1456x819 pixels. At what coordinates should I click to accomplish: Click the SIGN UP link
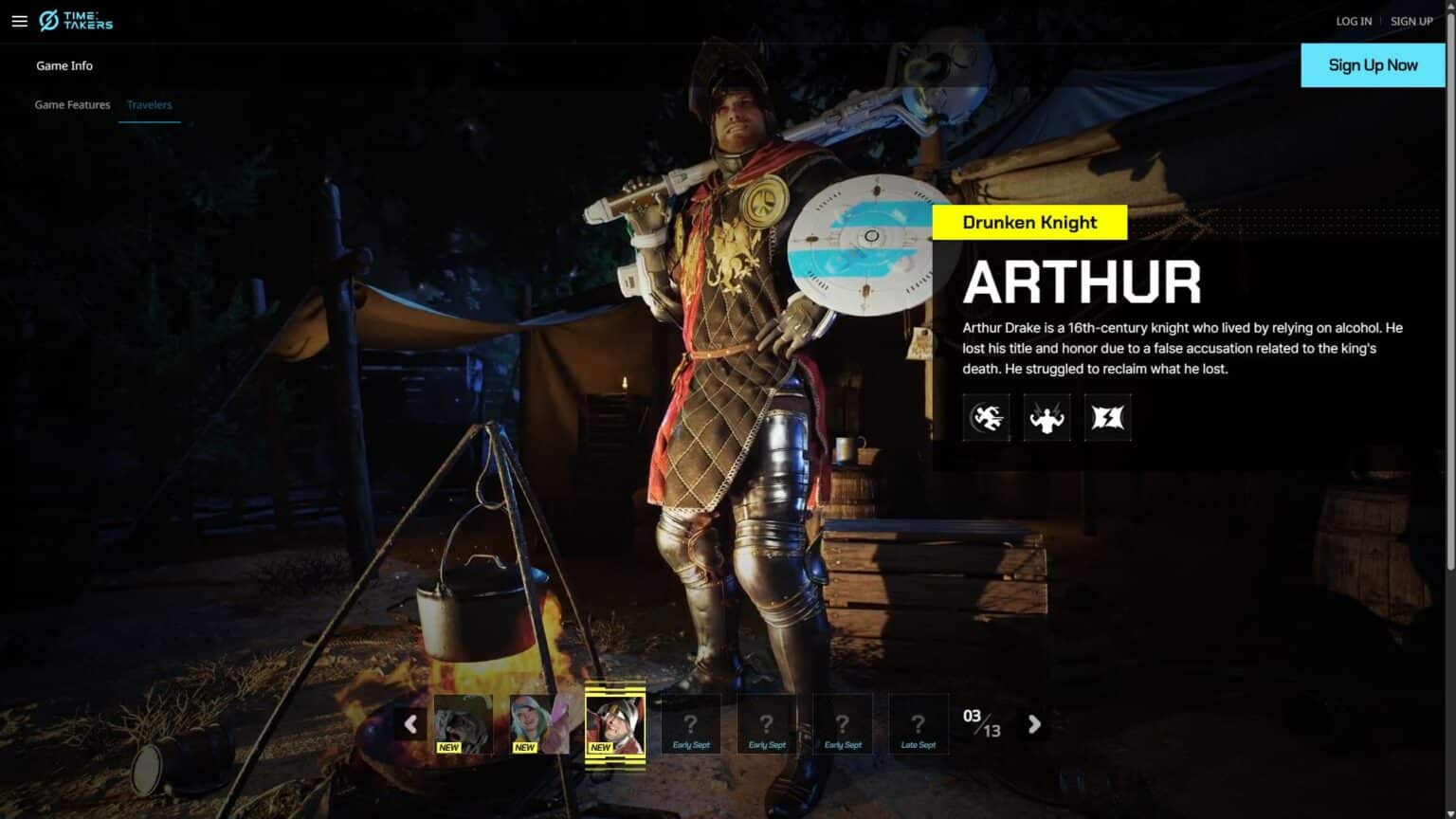(1411, 21)
